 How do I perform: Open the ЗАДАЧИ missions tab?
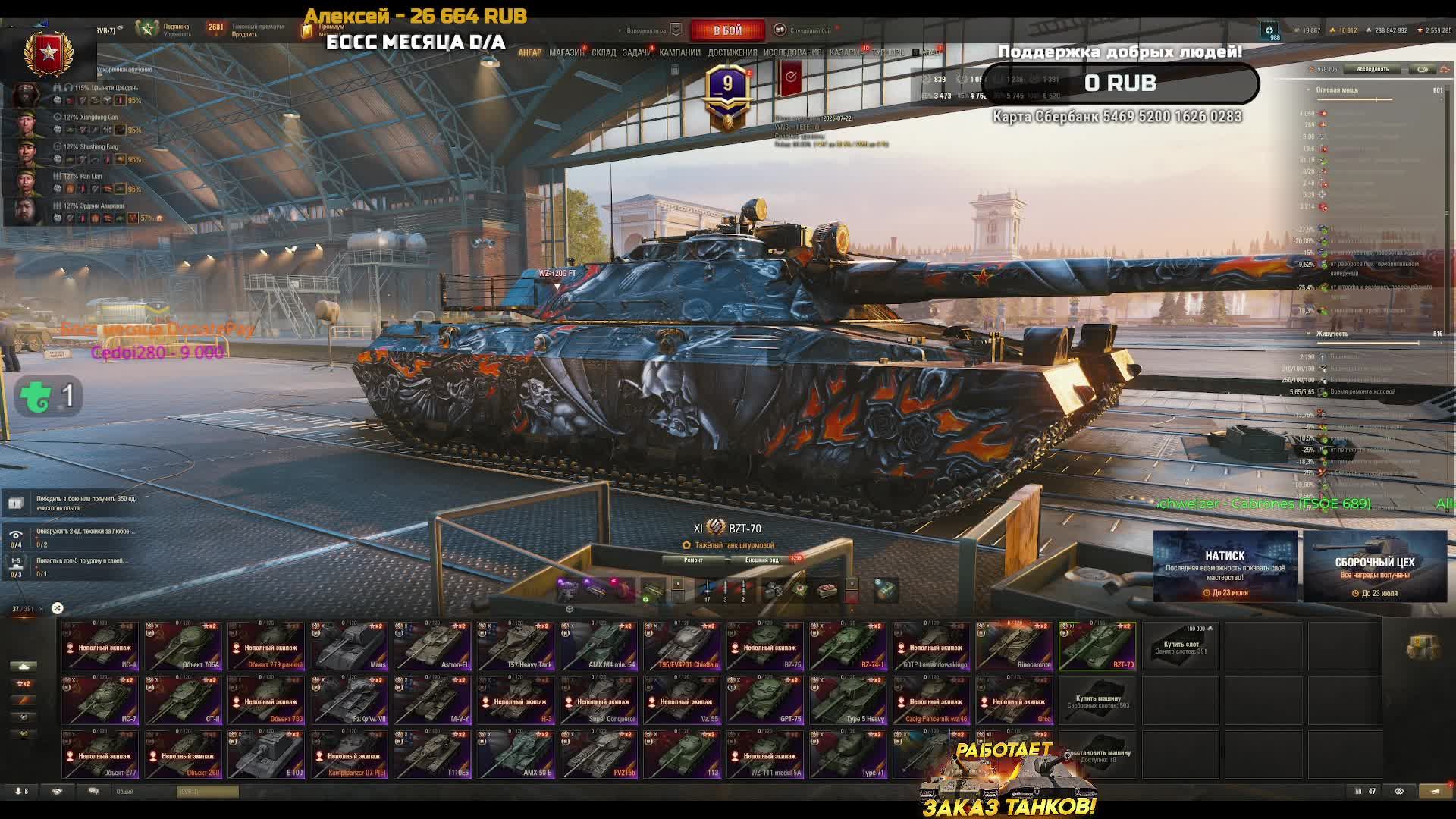click(x=636, y=52)
